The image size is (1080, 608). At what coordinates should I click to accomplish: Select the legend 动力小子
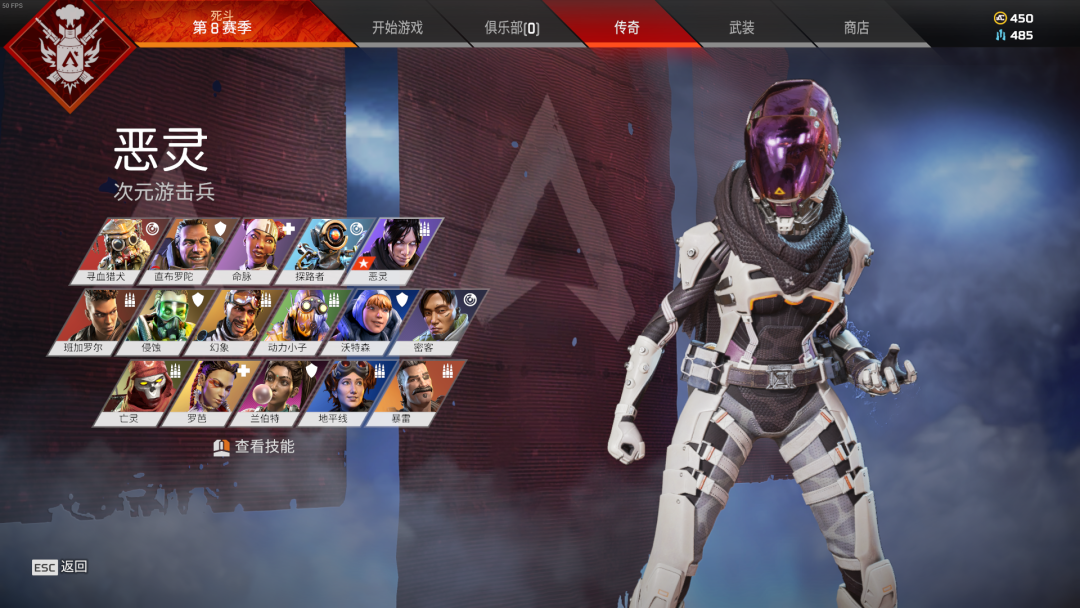click(x=285, y=320)
